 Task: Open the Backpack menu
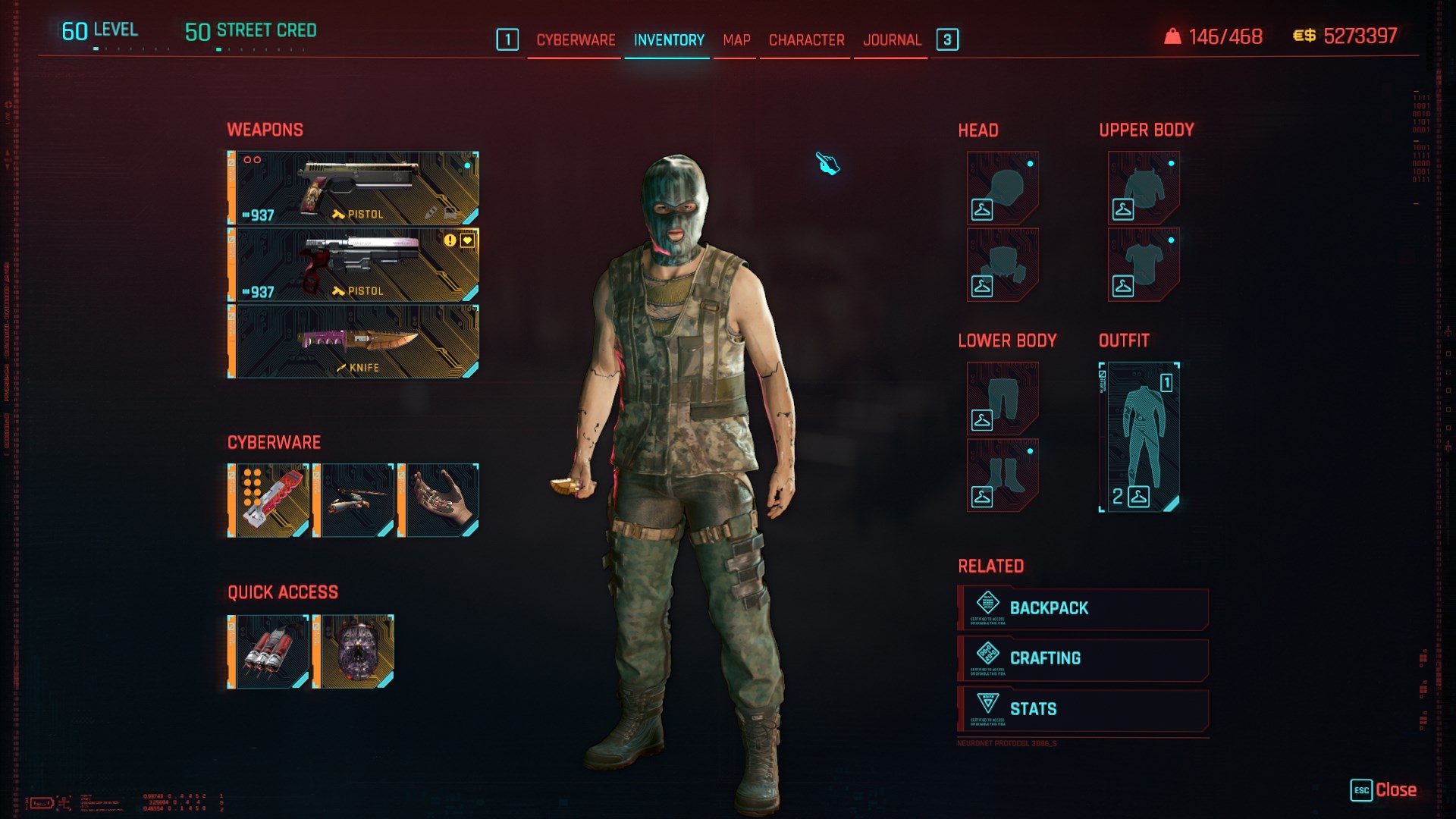pyautogui.click(x=1083, y=608)
